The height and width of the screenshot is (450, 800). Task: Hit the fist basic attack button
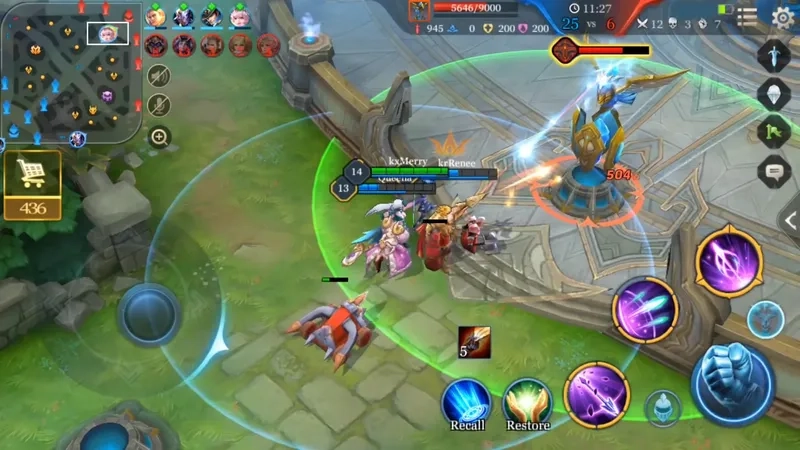[x=733, y=383]
